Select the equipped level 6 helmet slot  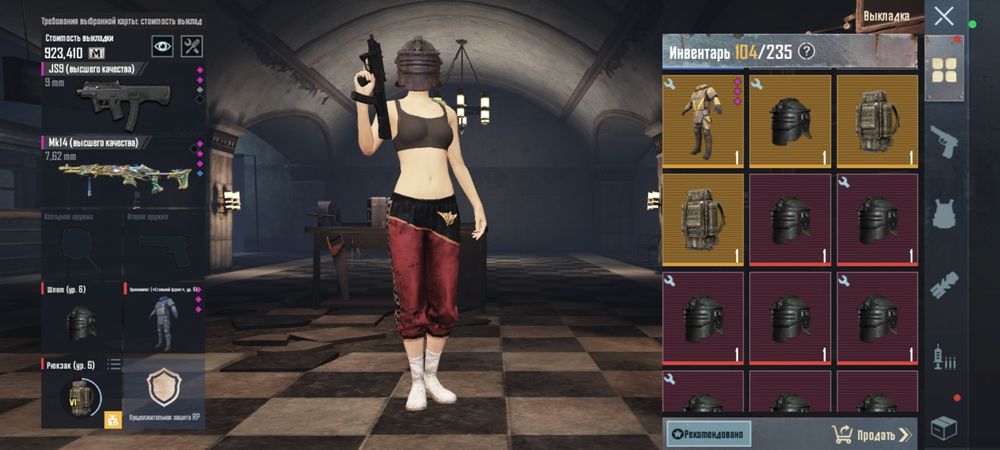80,317
